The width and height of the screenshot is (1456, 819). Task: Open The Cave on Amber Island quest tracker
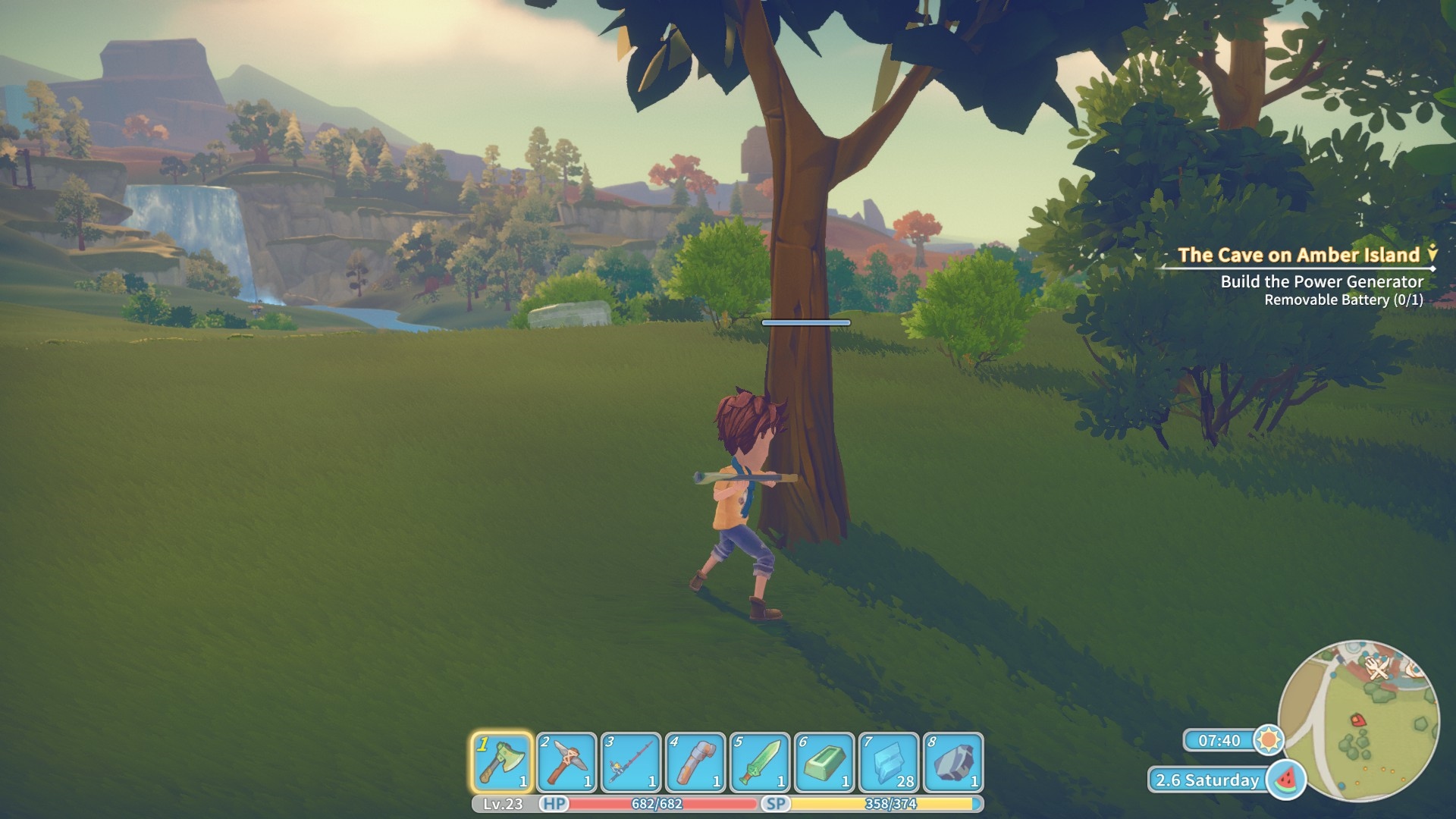coord(1298,255)
